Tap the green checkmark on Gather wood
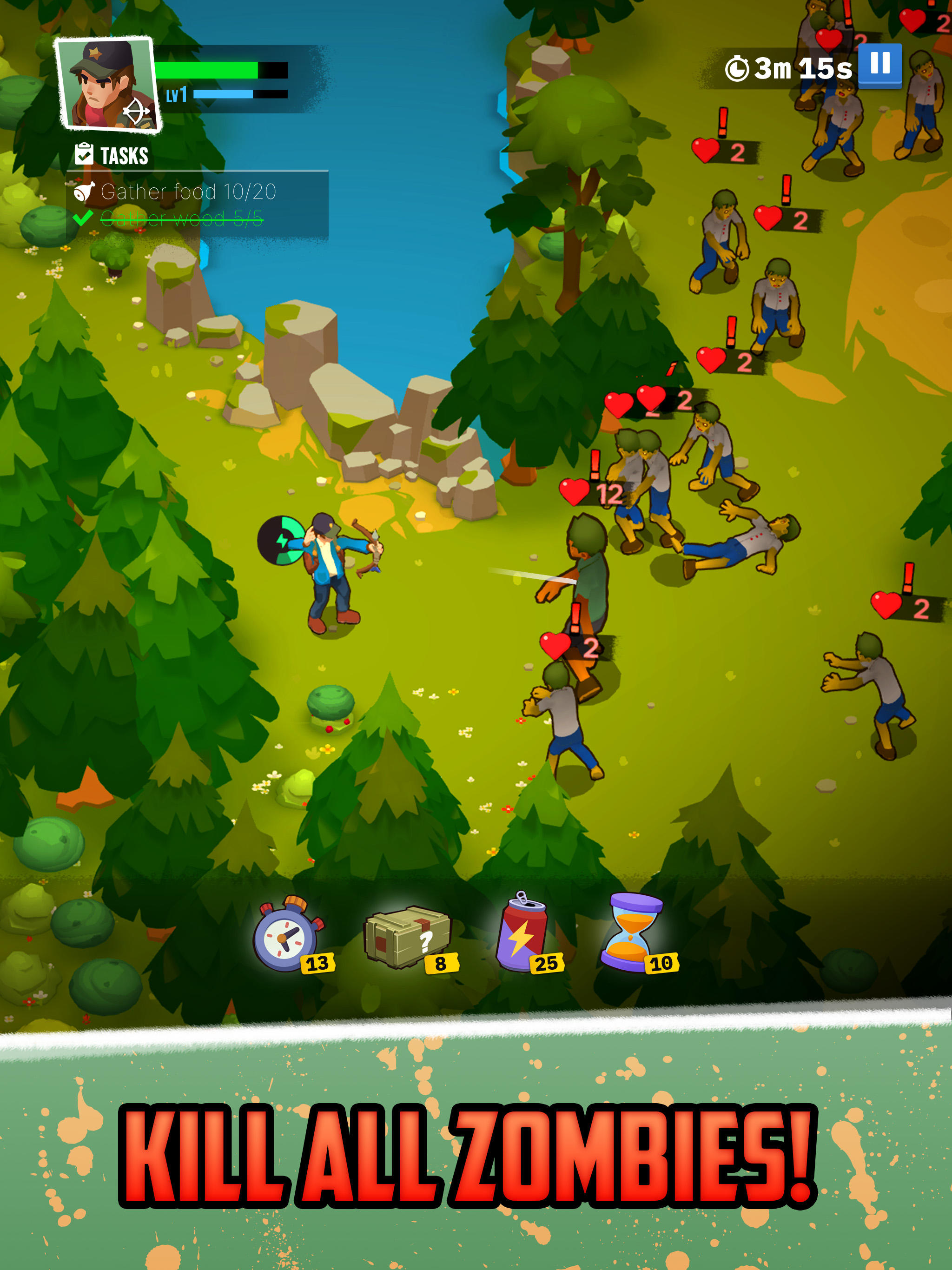This screenshot has height=1270, width=952. 84,218
